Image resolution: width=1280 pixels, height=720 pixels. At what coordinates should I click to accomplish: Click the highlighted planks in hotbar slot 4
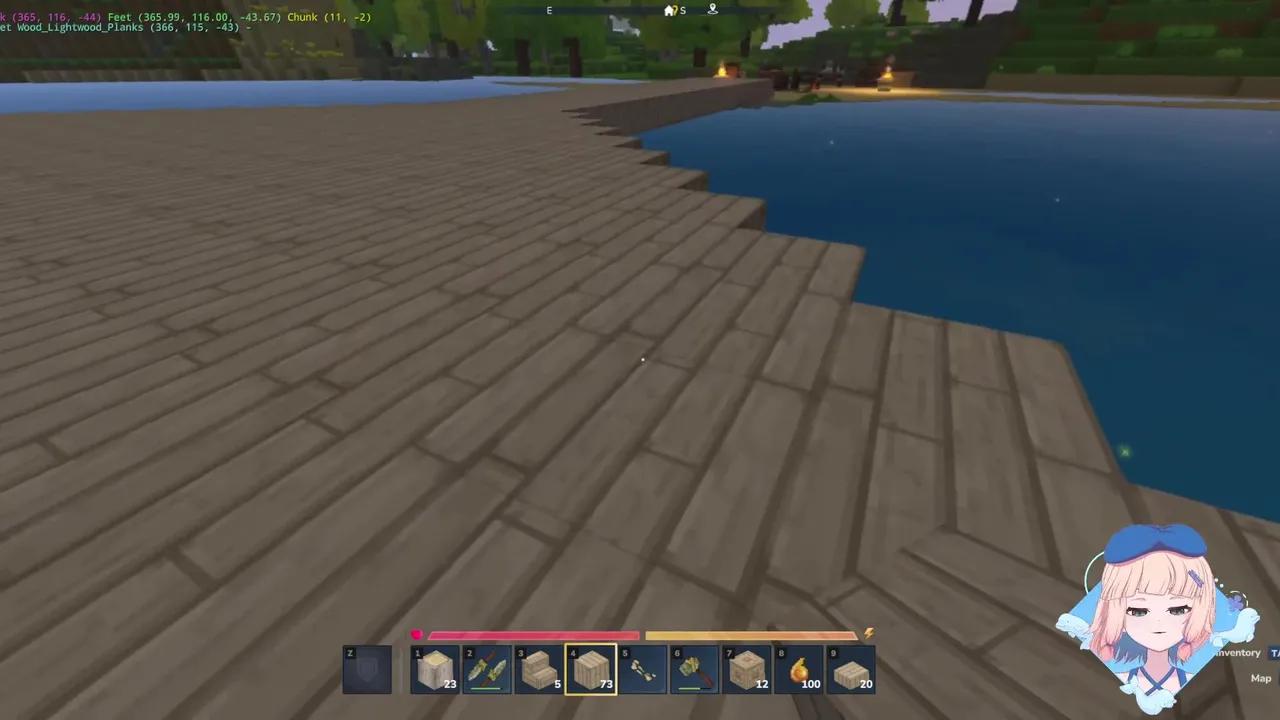[x=590, y=668]
